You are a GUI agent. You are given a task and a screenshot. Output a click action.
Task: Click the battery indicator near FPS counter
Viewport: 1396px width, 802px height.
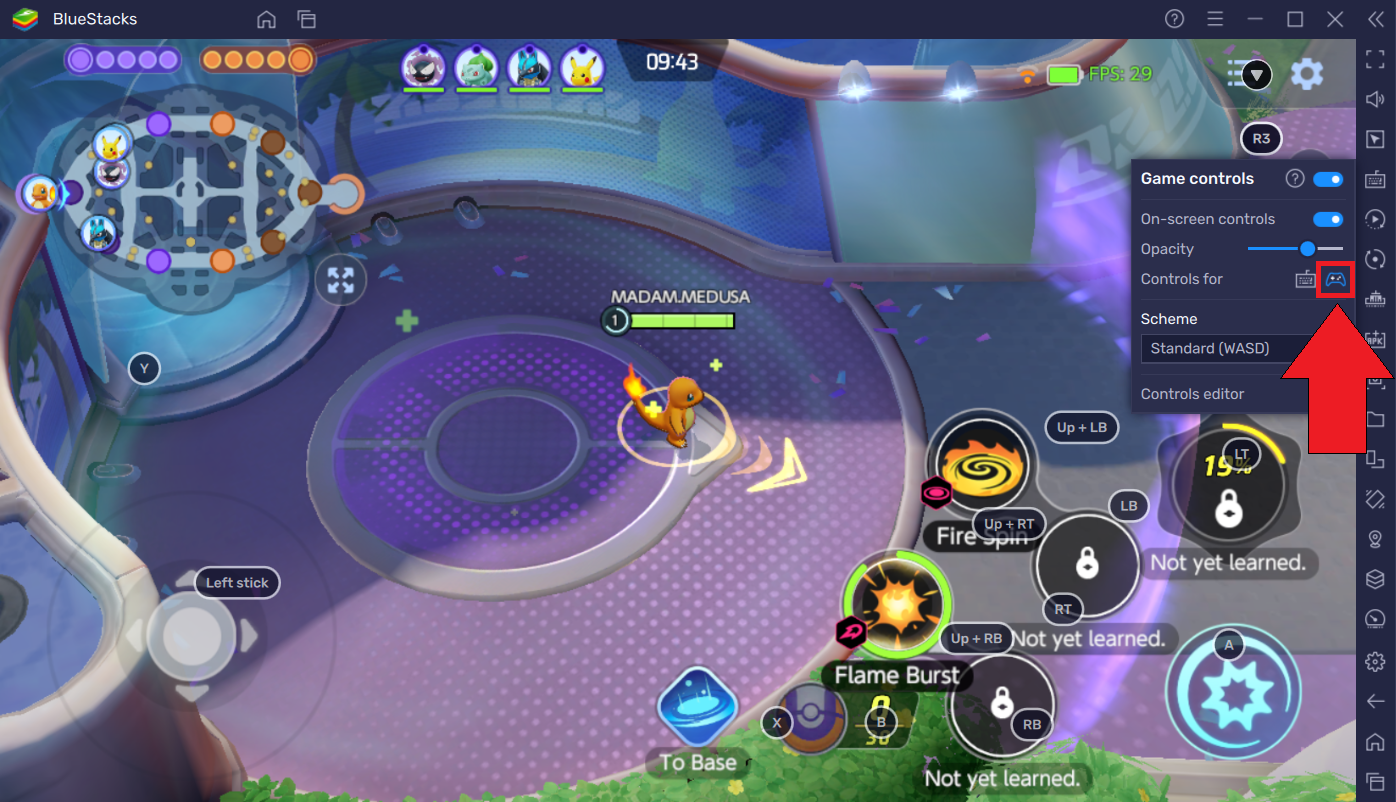tap(1063, 74)
